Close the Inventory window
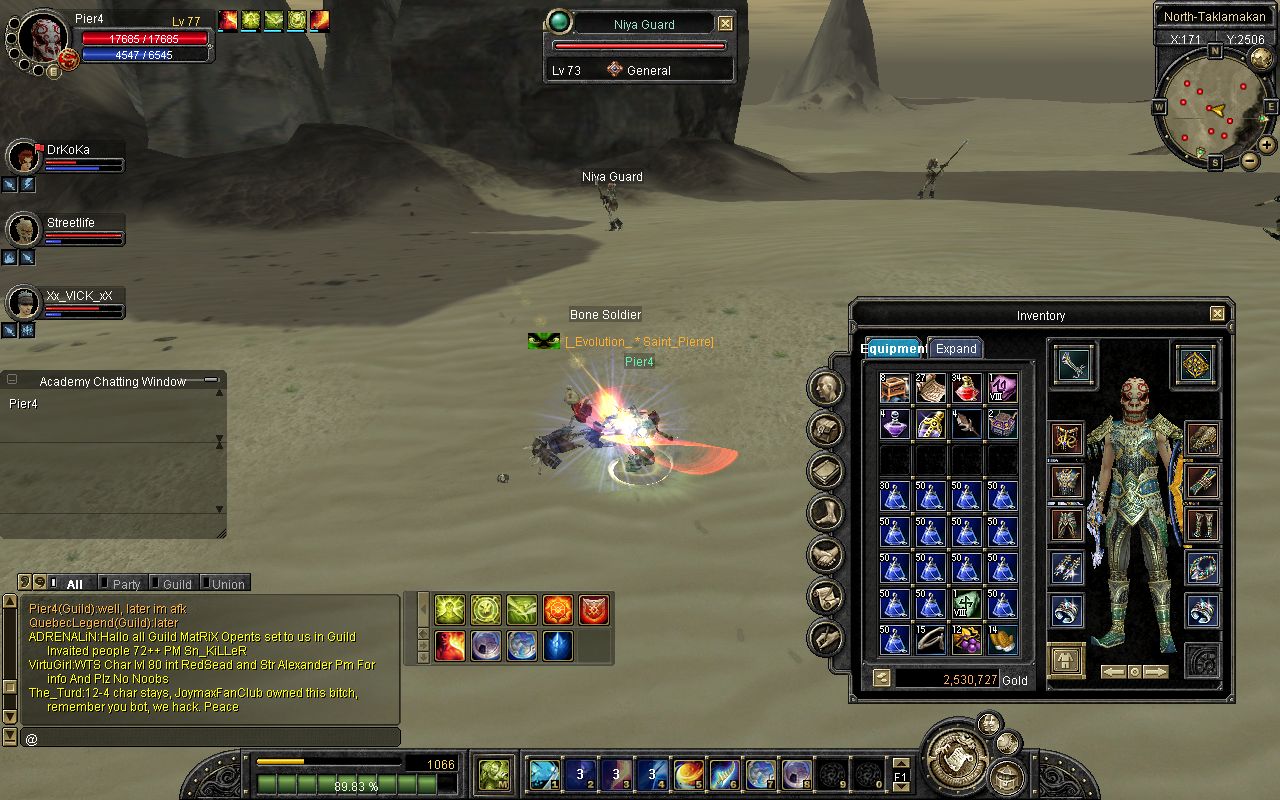The height and width of the screenshot is (800, 1280). click(1217, 314)
